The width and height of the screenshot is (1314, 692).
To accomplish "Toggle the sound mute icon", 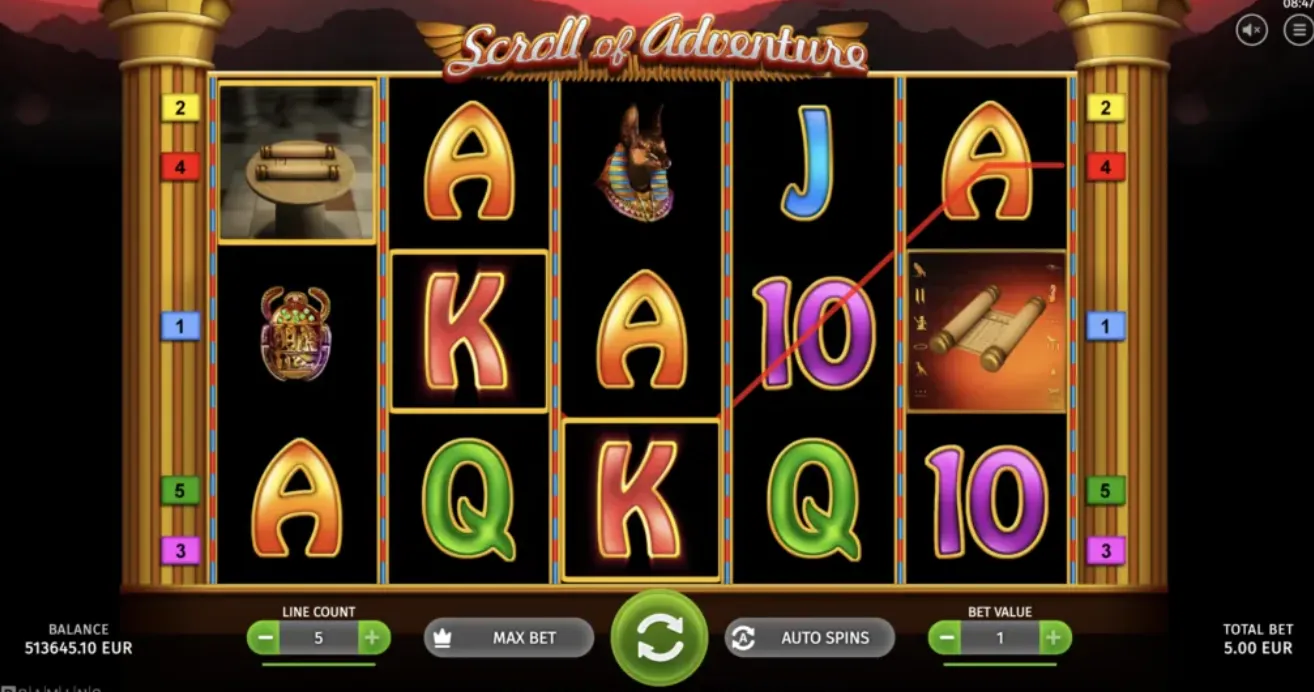I will pyautogui.click(x=1252, y=30).
